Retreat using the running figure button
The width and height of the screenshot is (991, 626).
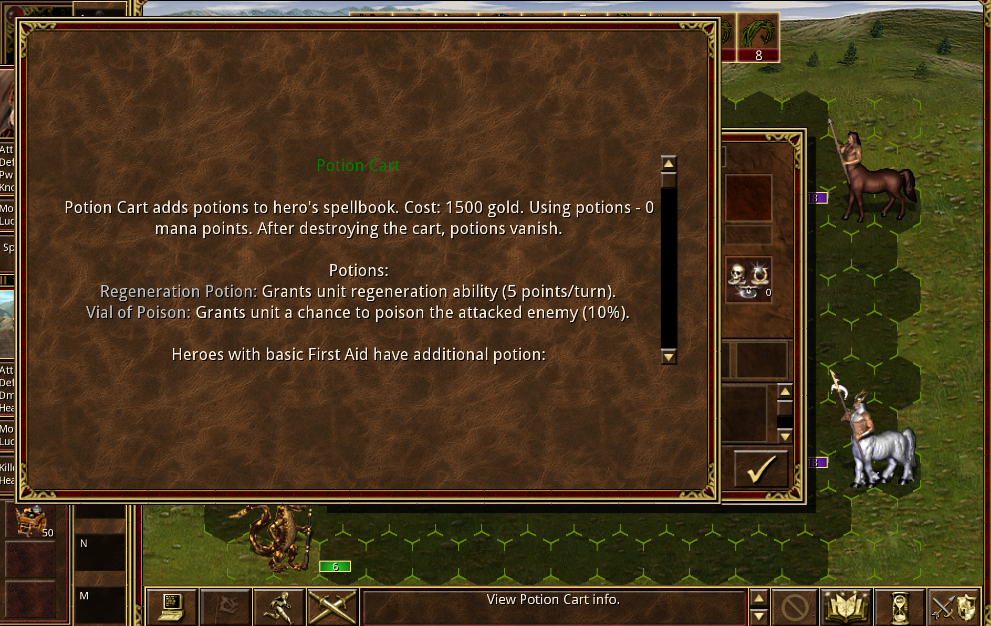click(x=278, y=606)
